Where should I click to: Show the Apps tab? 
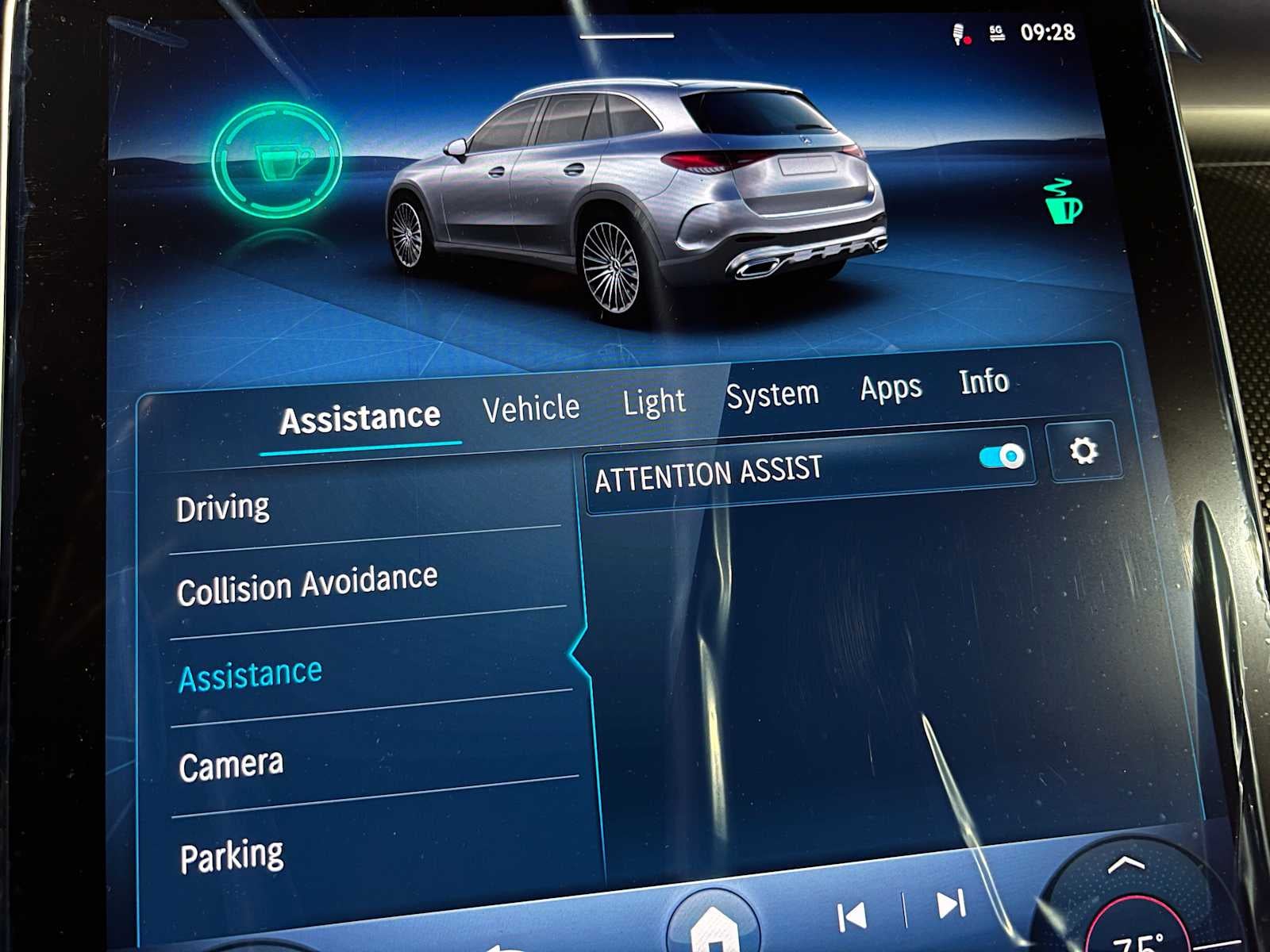point(891,388)
